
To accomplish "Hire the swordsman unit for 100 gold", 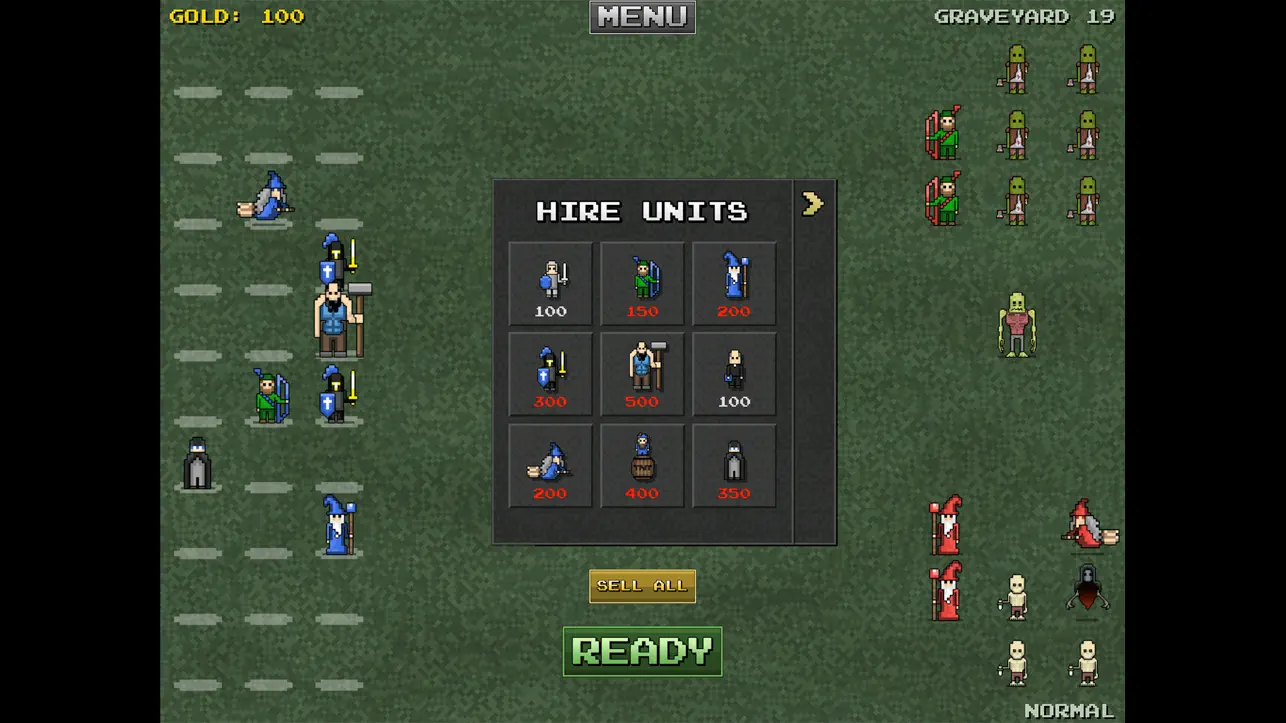I will point(549,283).
